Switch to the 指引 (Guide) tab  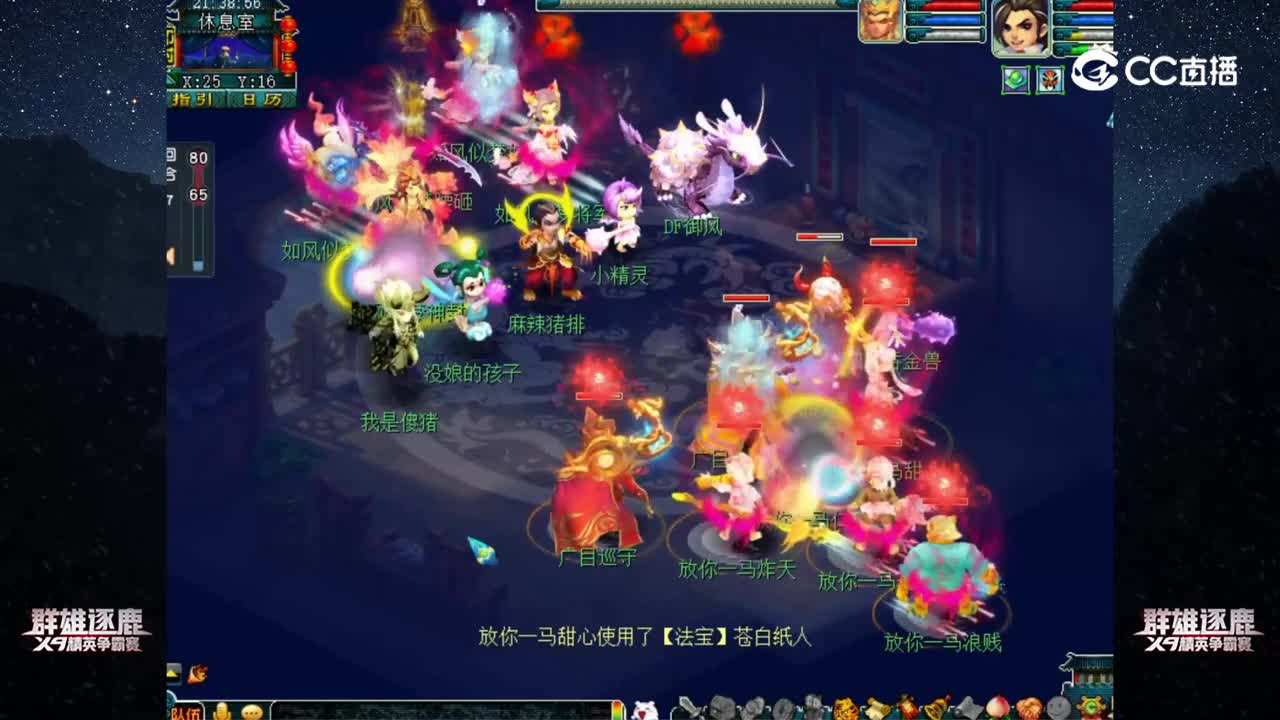click(197, 97)
